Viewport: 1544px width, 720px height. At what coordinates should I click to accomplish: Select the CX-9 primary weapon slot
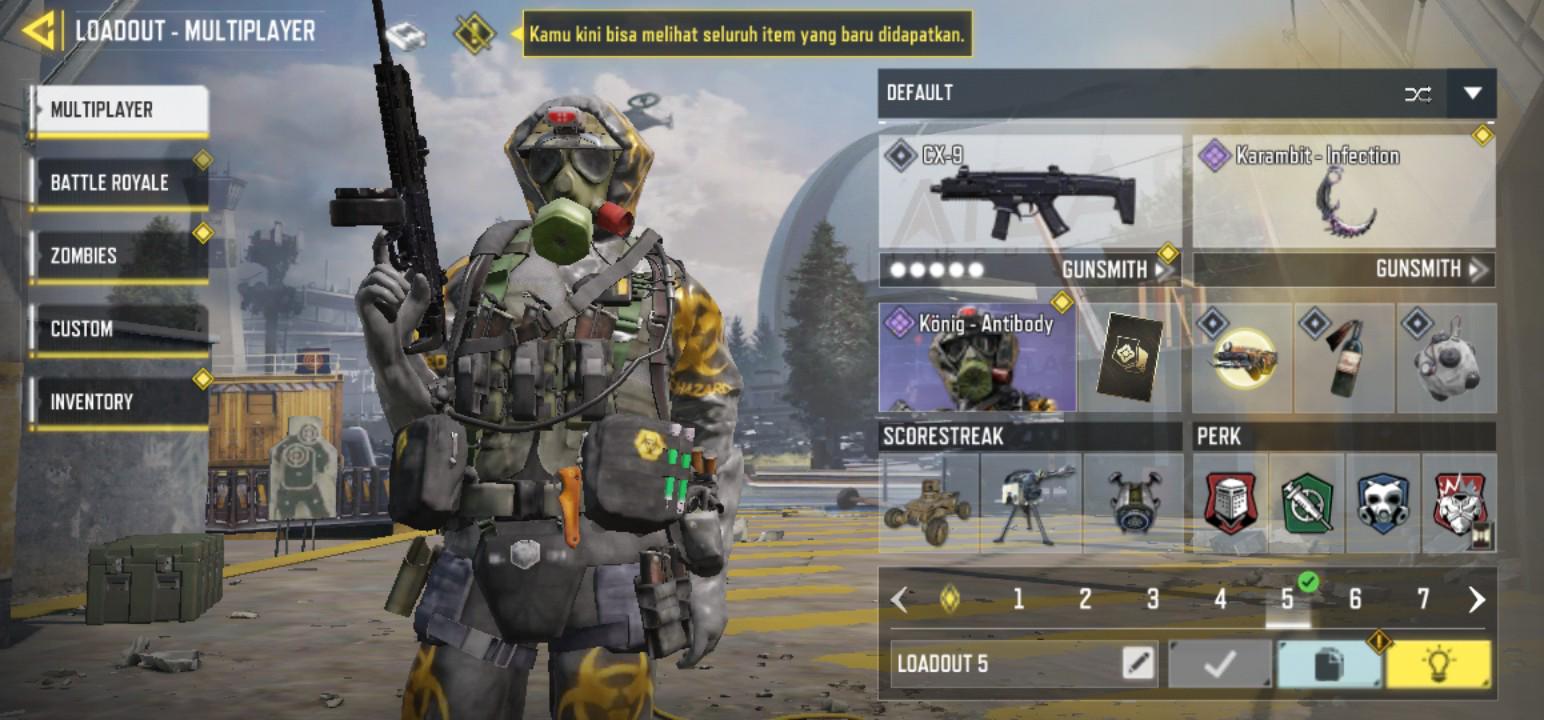[x=1030, y=193]
